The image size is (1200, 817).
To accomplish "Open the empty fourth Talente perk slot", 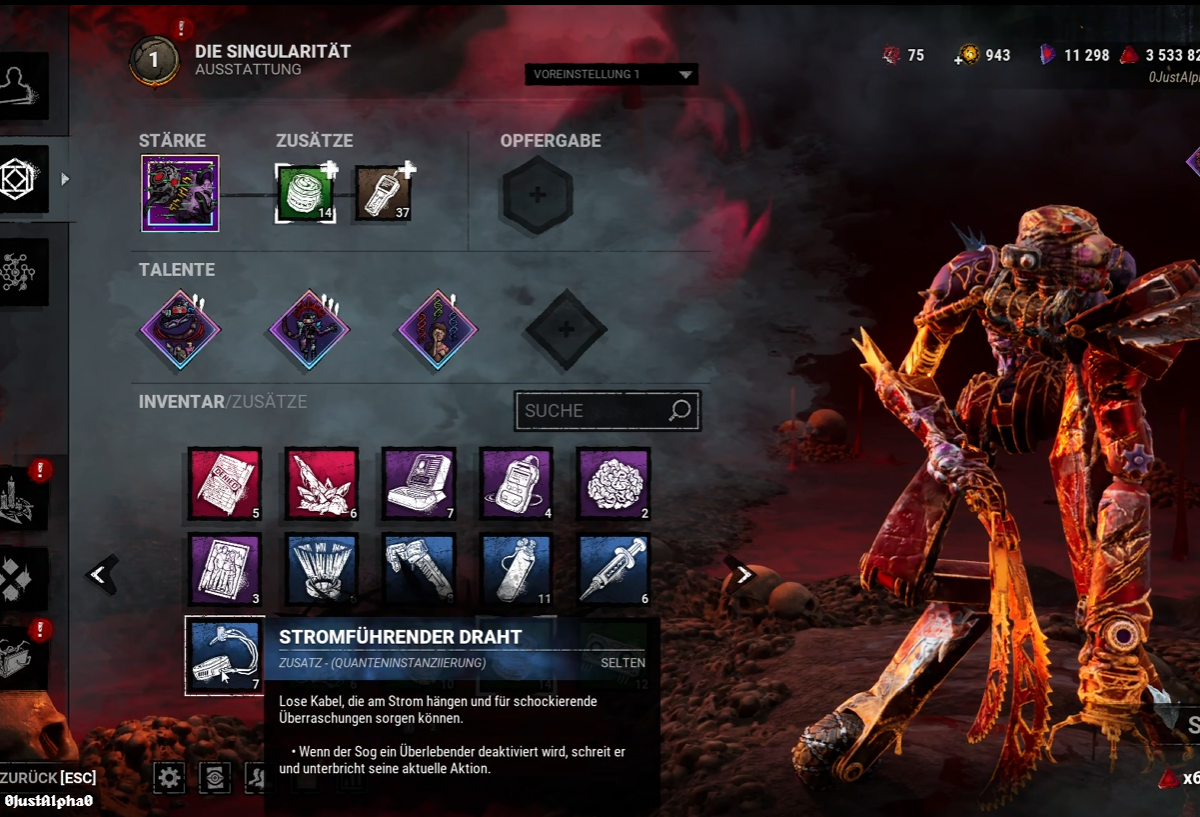I will click(x=565, y=329).
